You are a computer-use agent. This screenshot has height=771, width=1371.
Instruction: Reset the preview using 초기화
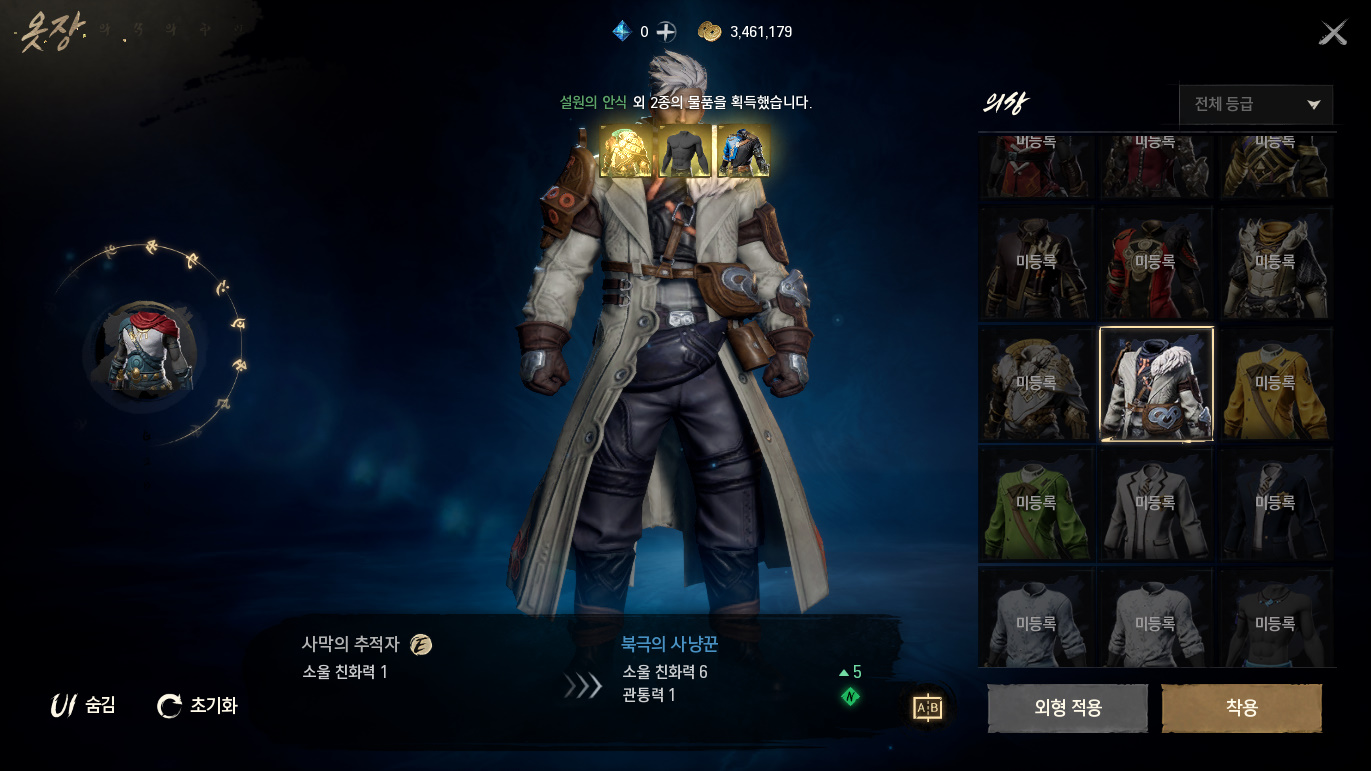pos(198,706)
